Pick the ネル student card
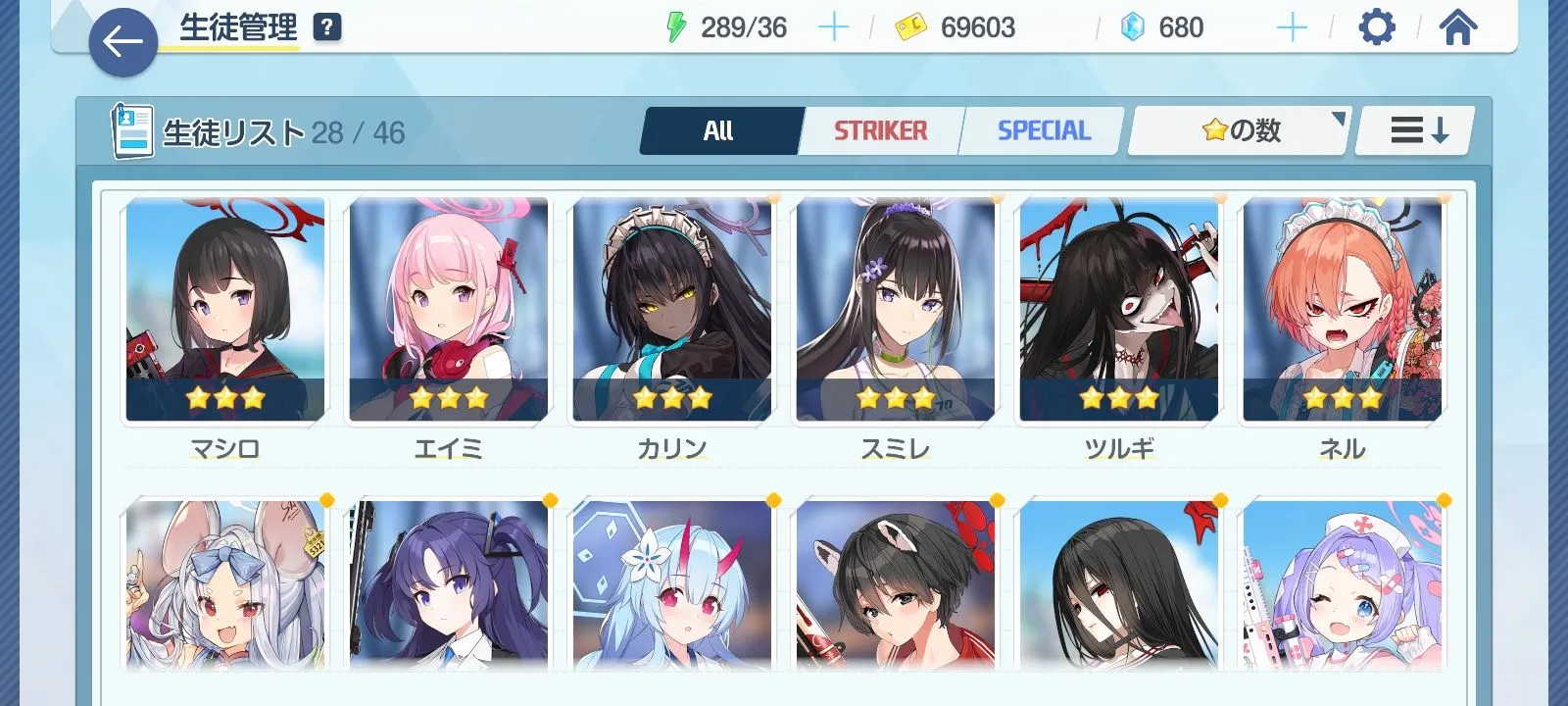 click(x=1343, y=310)
